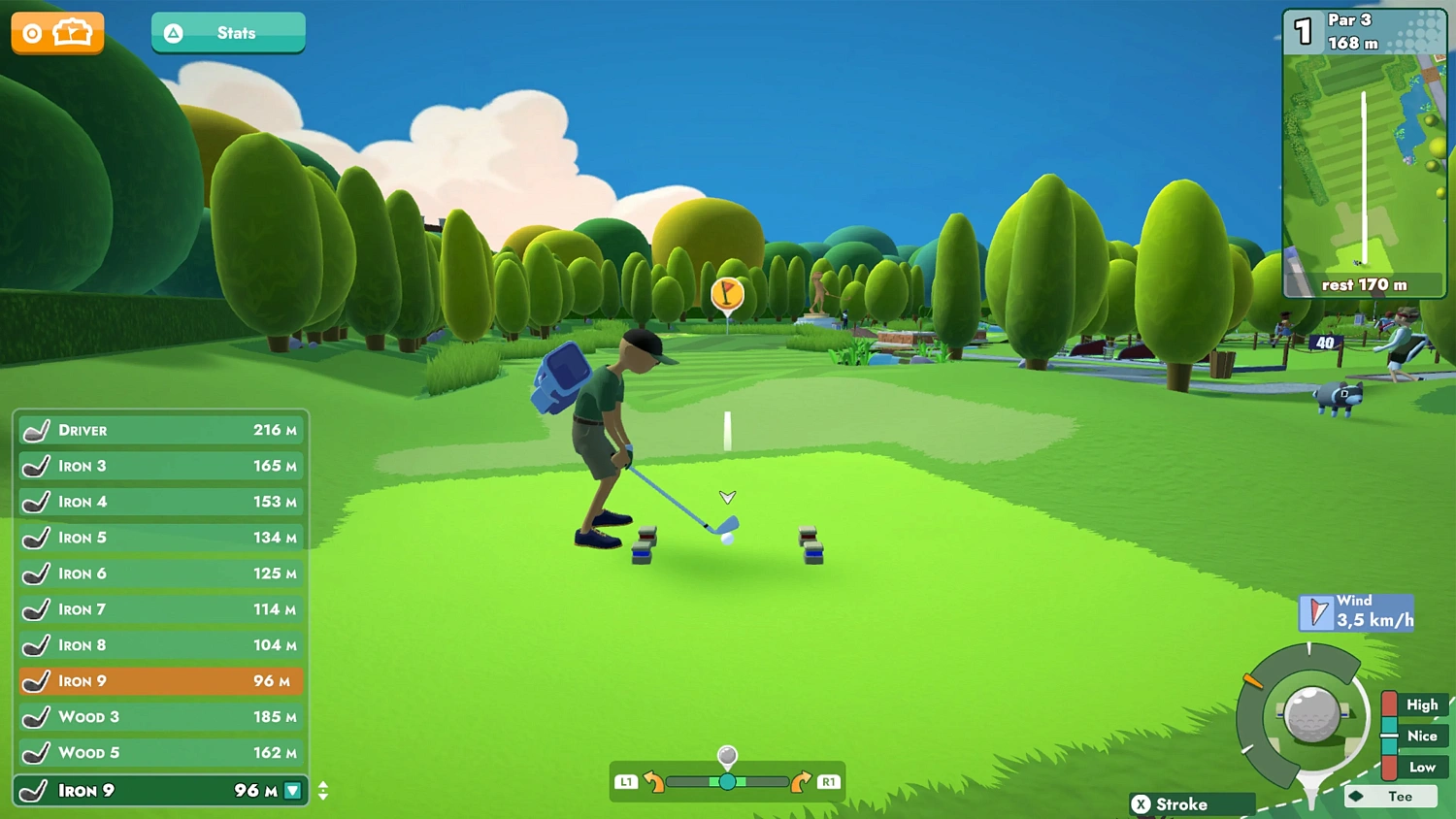The height and width of the screenshot is (819, 1456).
Task: Click the X Stroke prompt icon
Action: click(1143, 804)
